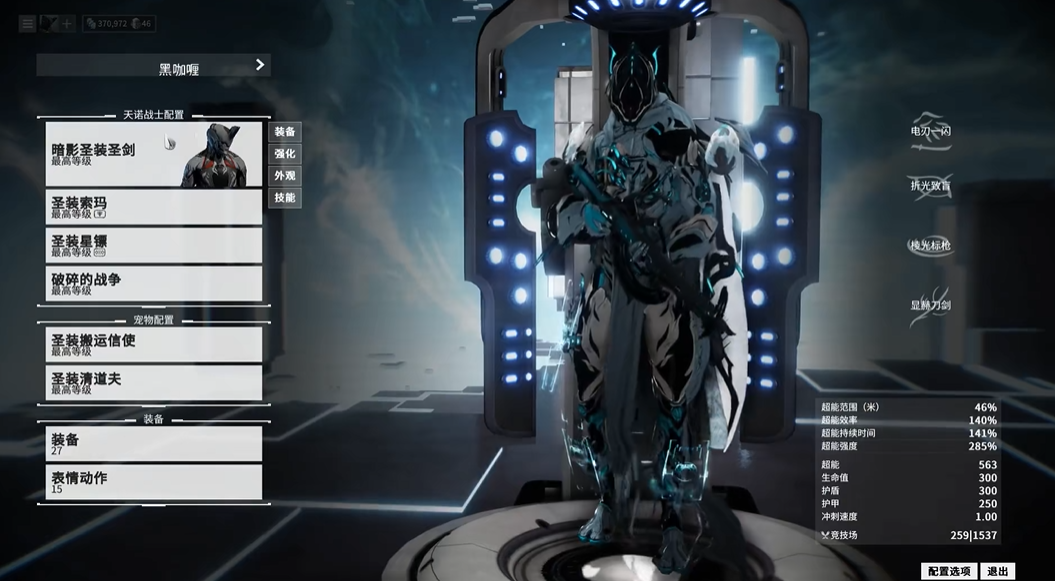Select the 圣装清道夫 sentinel weapon slot

pyautogui.click(x=153, y=383)
